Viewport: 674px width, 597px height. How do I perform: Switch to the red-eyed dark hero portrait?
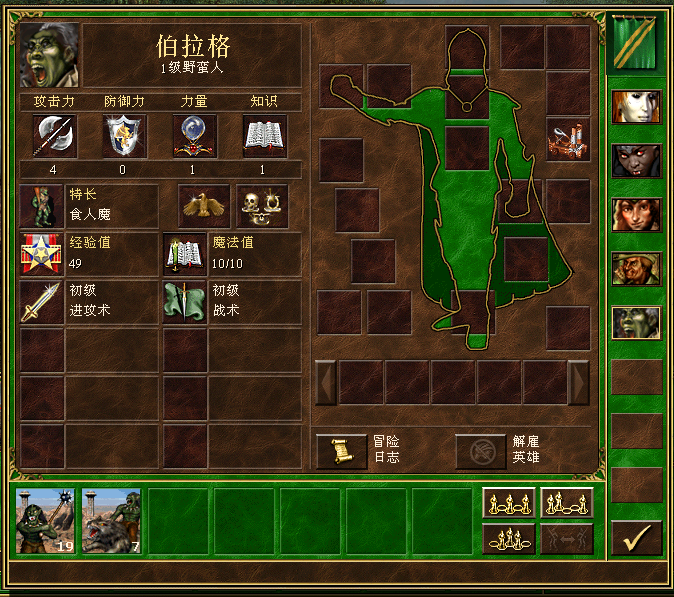(x=636, y=161)
